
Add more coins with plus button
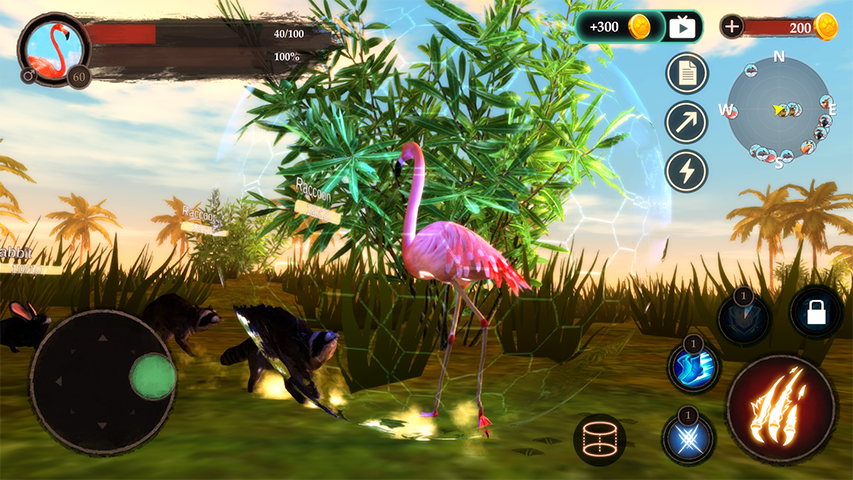pyautogui.click(x=732, y=27)
